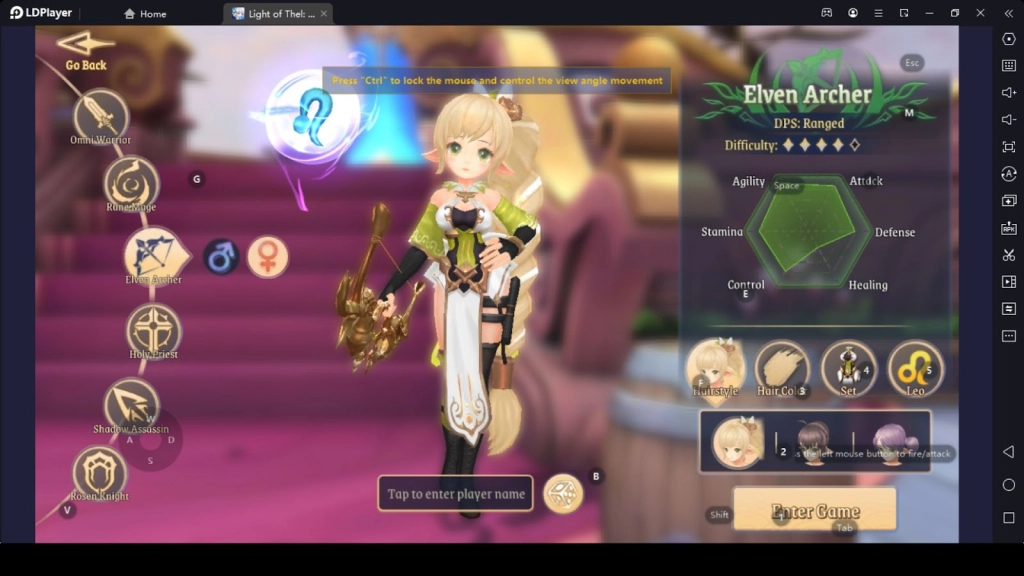Choose the blonde ponytail hairstyle thumbnail
The image size is (1024, 576).
738,441
